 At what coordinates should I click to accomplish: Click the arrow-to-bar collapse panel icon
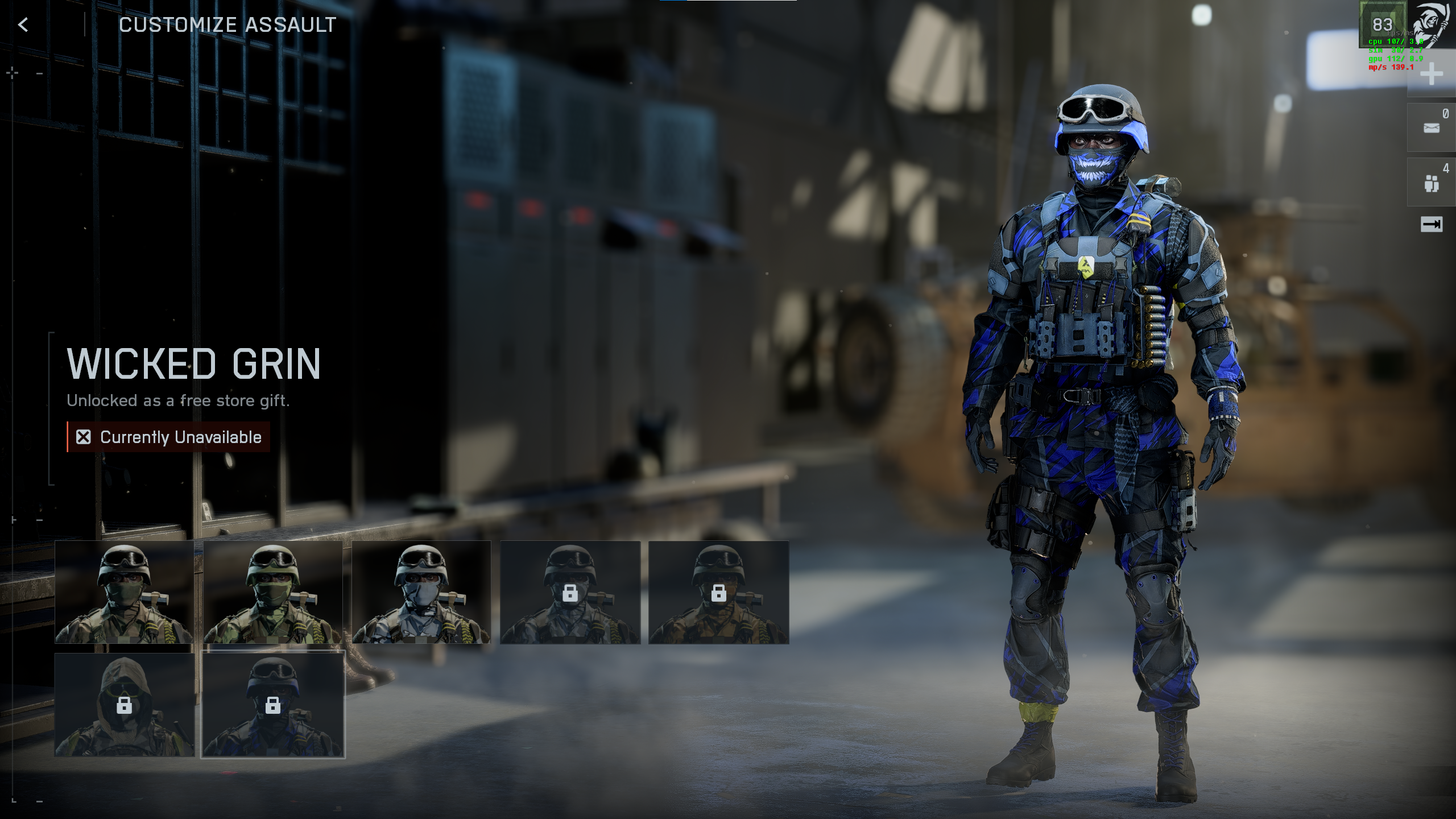(1431, 225)
